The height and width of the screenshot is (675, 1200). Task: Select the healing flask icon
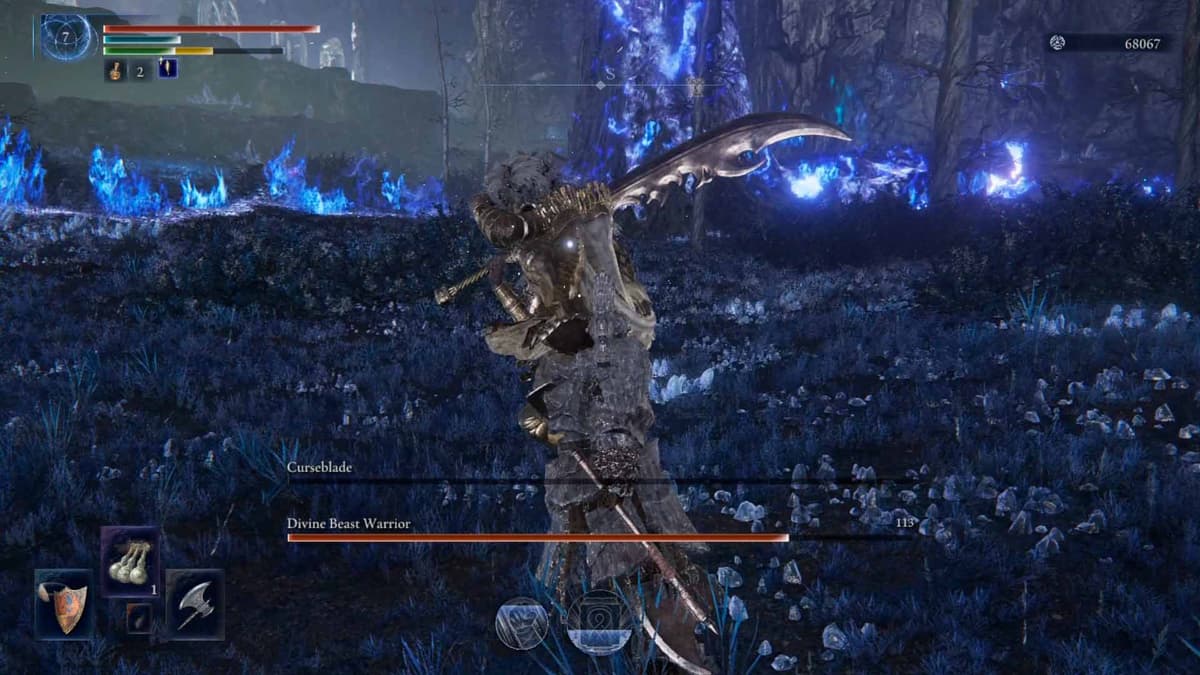click(x=116, y=70)
